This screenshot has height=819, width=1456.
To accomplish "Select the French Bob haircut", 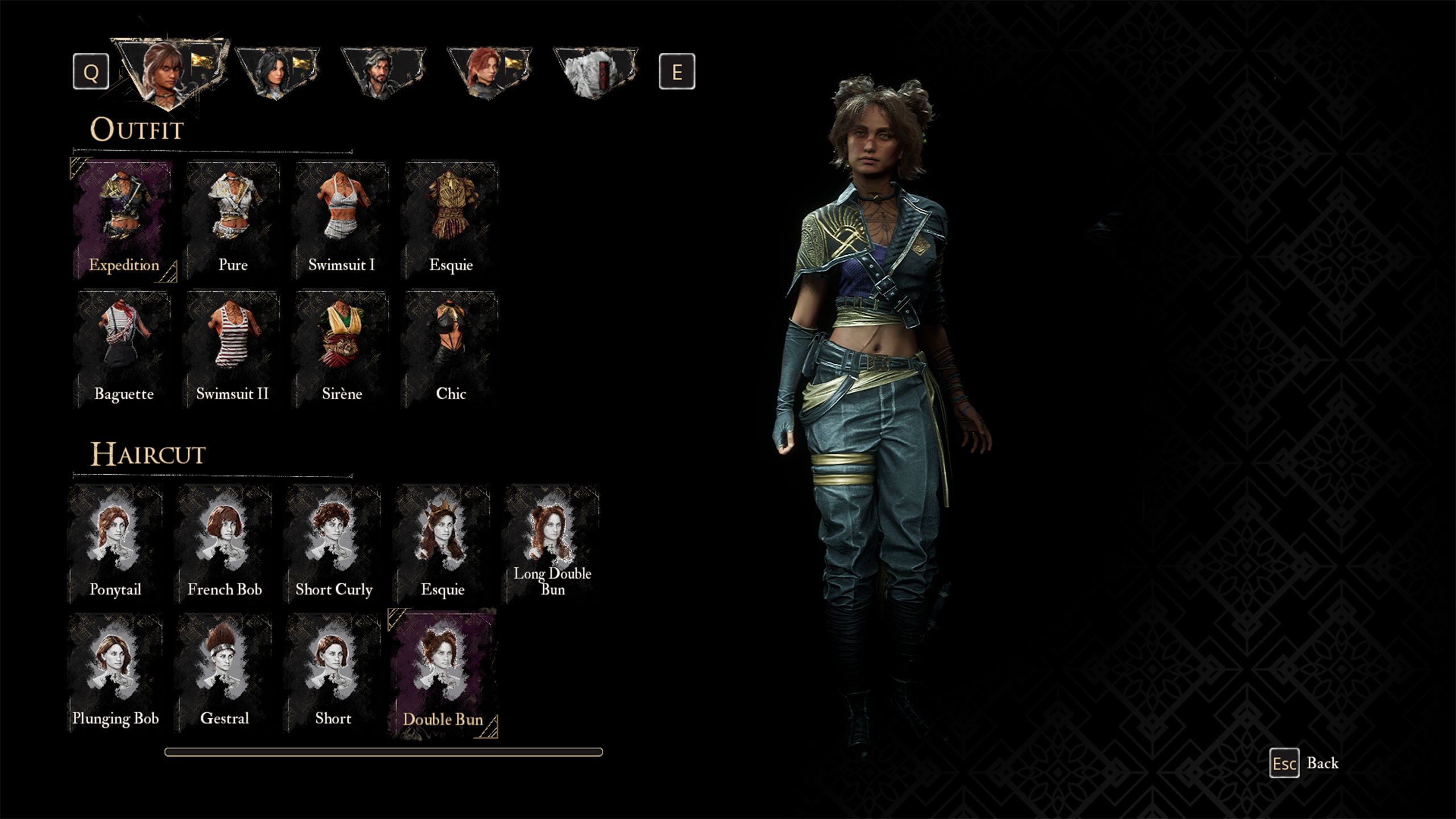I will click(x=225, y=544).
